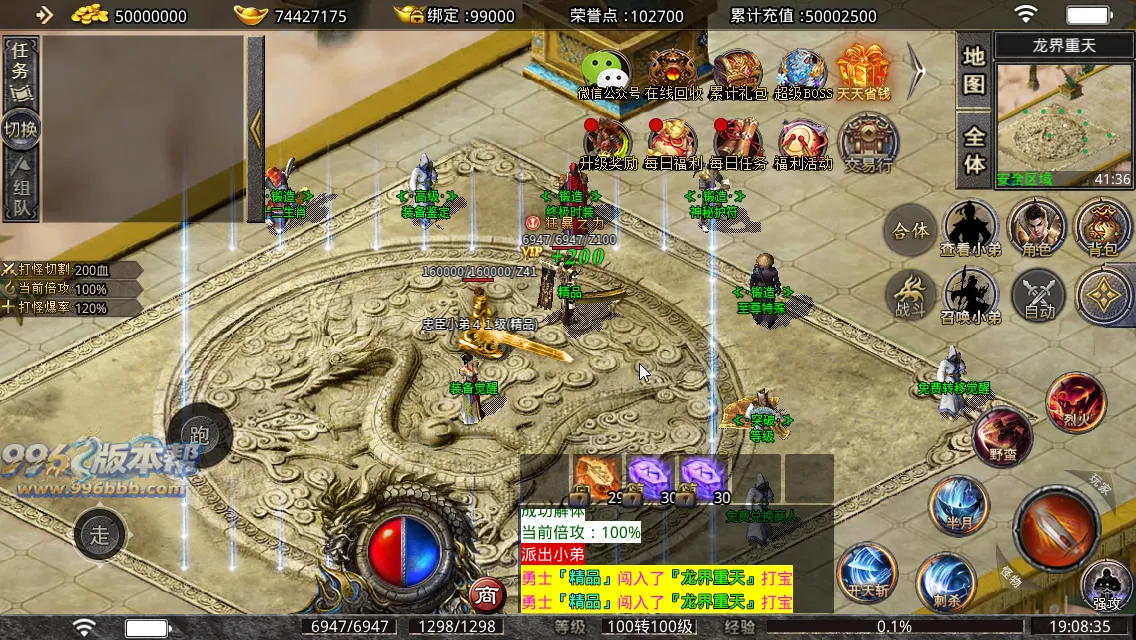Open the 交易行 trading house
Screen dimensions: 1136x640
(868, 144)
